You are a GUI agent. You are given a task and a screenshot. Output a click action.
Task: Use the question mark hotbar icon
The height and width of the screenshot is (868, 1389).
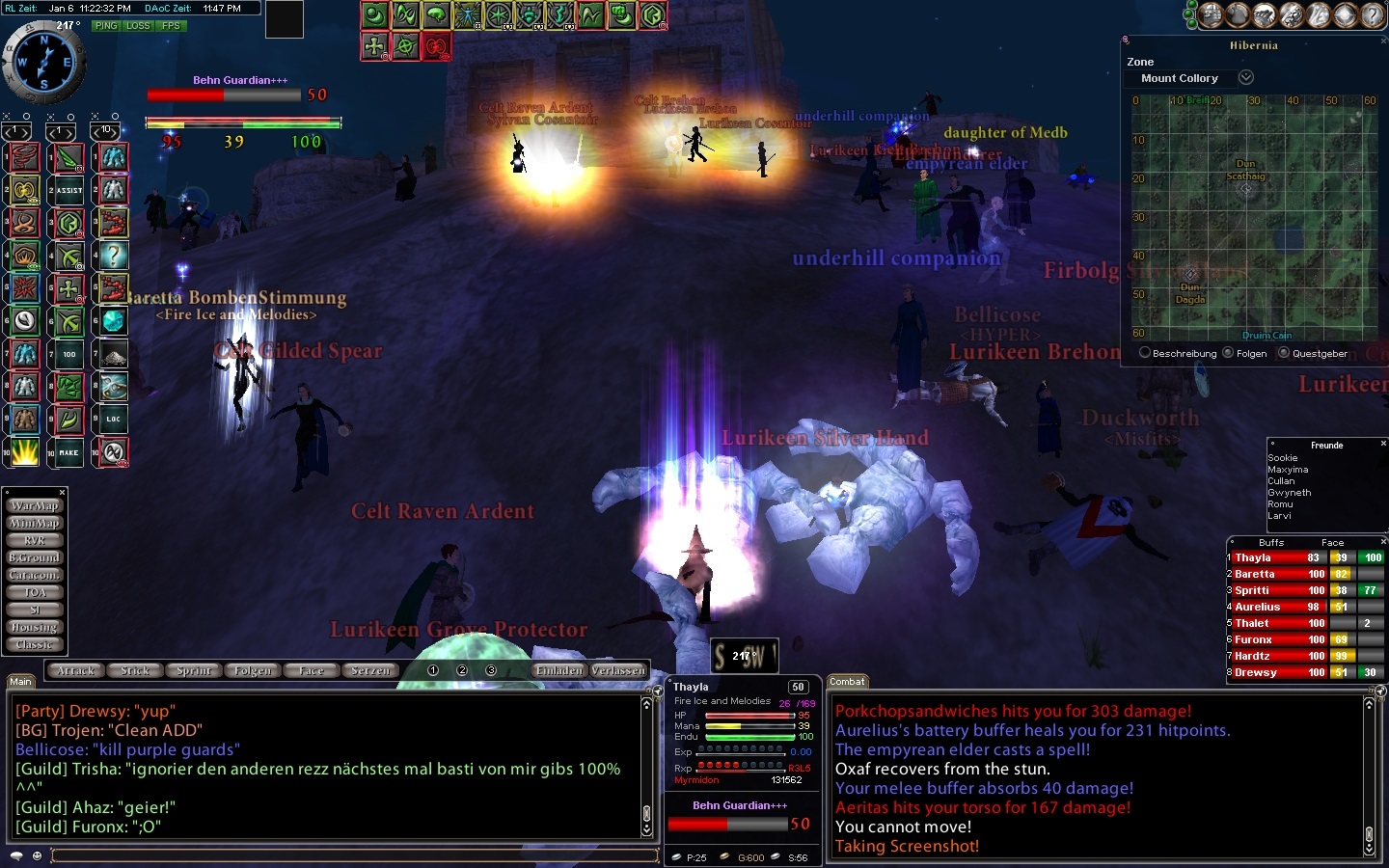(114, 256)
